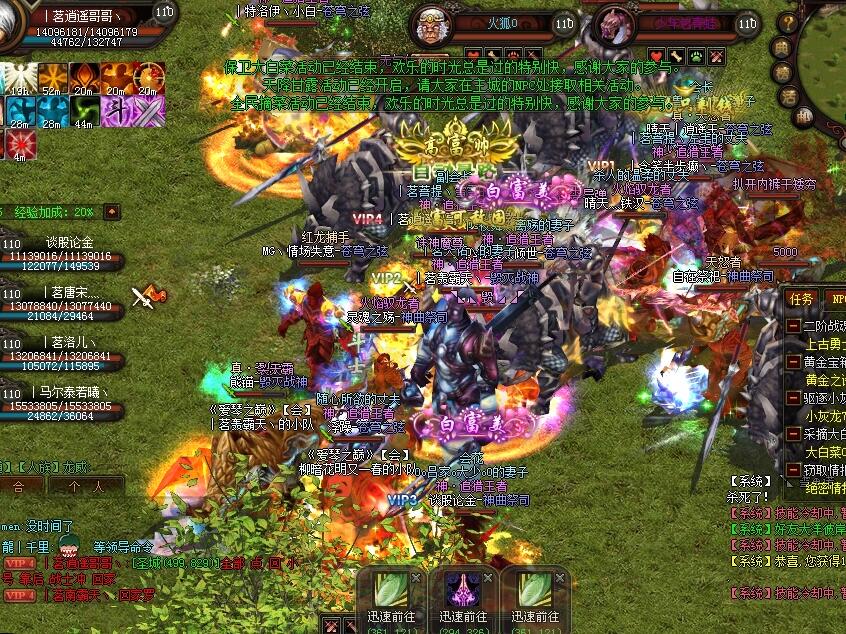Viewport: 846px width, 634px height.
Task: Close the purple crystal 迅速前往 popup
Action: click(488, 578)
